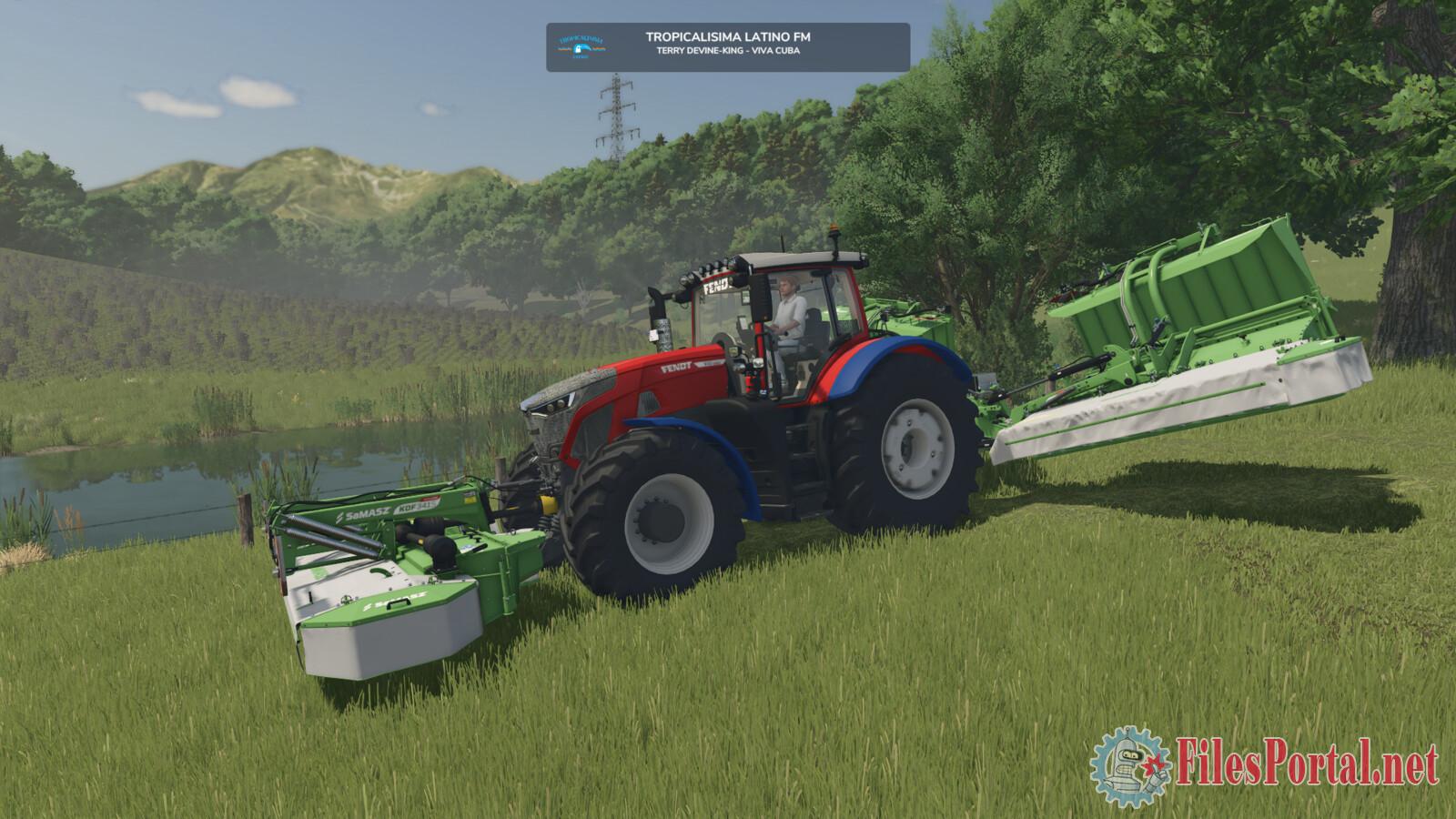
Task: Click the Tropicalisima Latino FM radio banner
Action: pyautogui.click(x=728, y=46)
